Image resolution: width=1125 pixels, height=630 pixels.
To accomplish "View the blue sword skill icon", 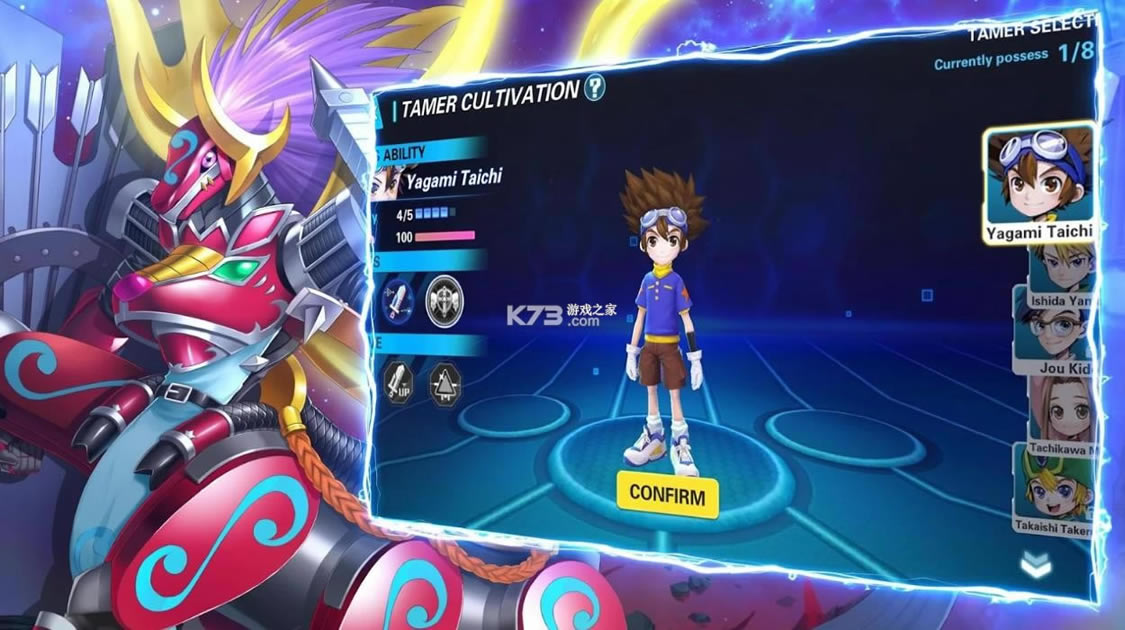I will 396,302.
